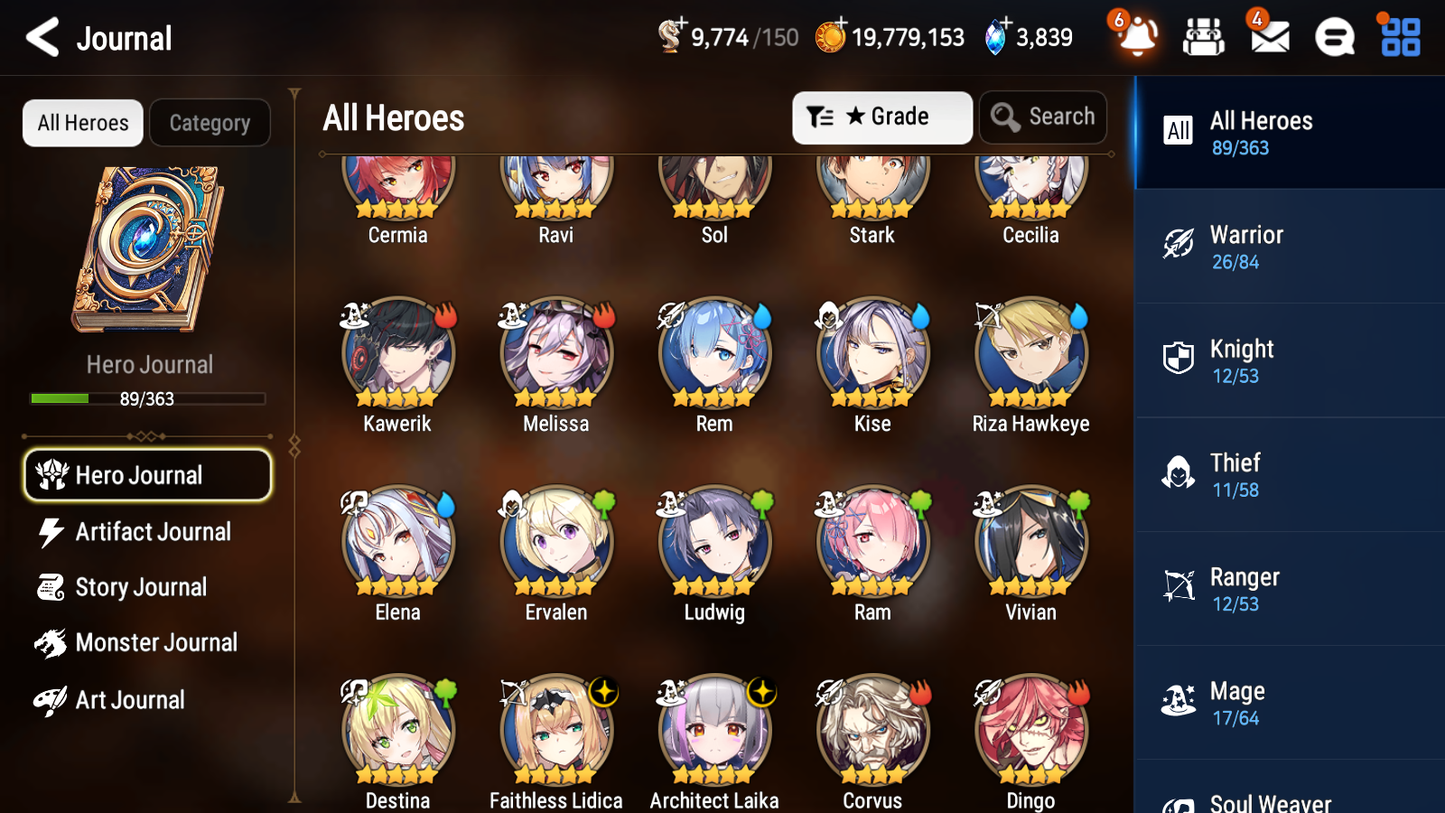Viewport: 1445px width, 813px height.
Task: Filter heroes by the Warrior class
Action: pyautogui.click(x=1290, y=246)
